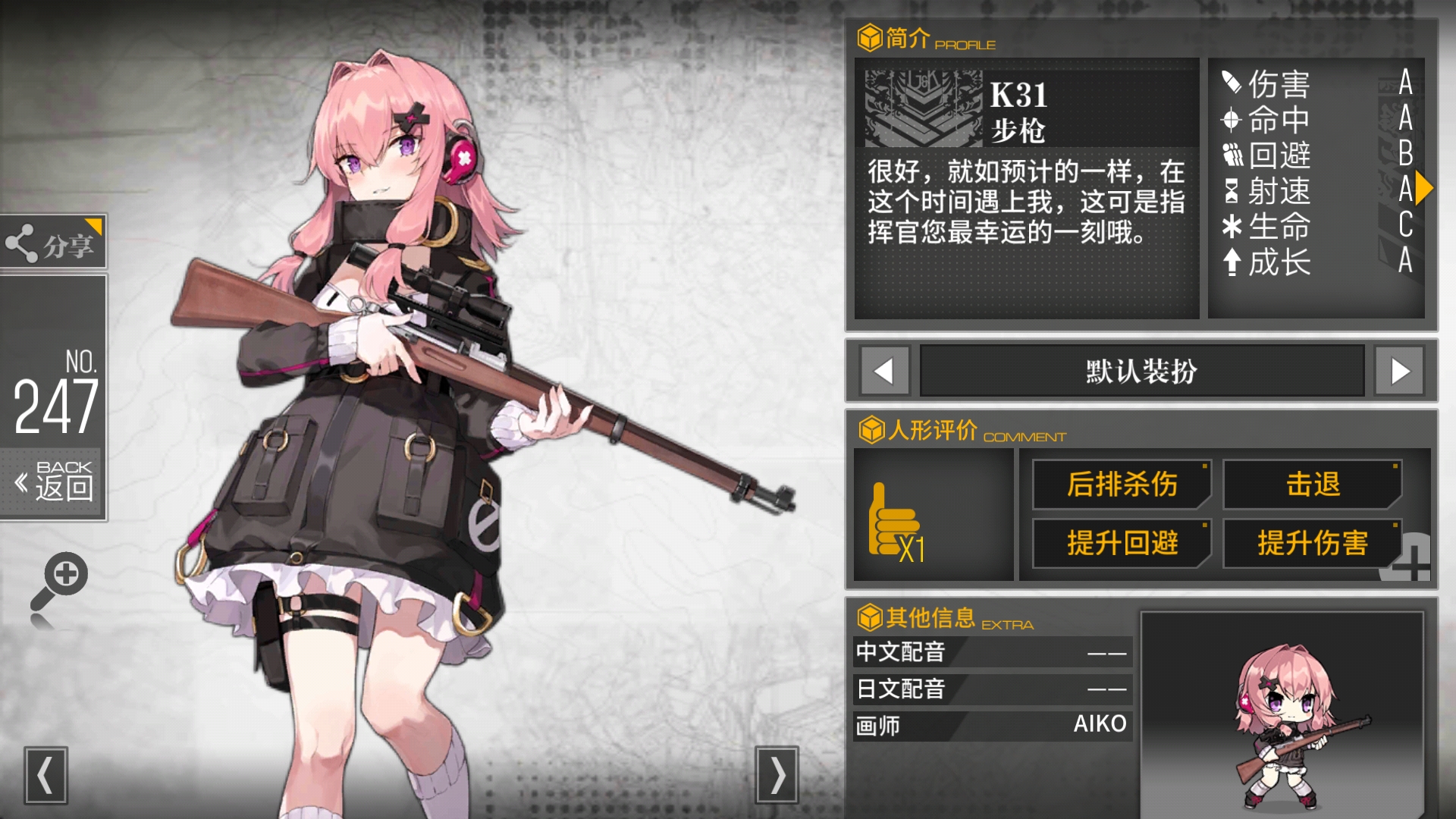Select the growth (成长) stat icon
The image size is (1456, 819).
click(1231, 262)
